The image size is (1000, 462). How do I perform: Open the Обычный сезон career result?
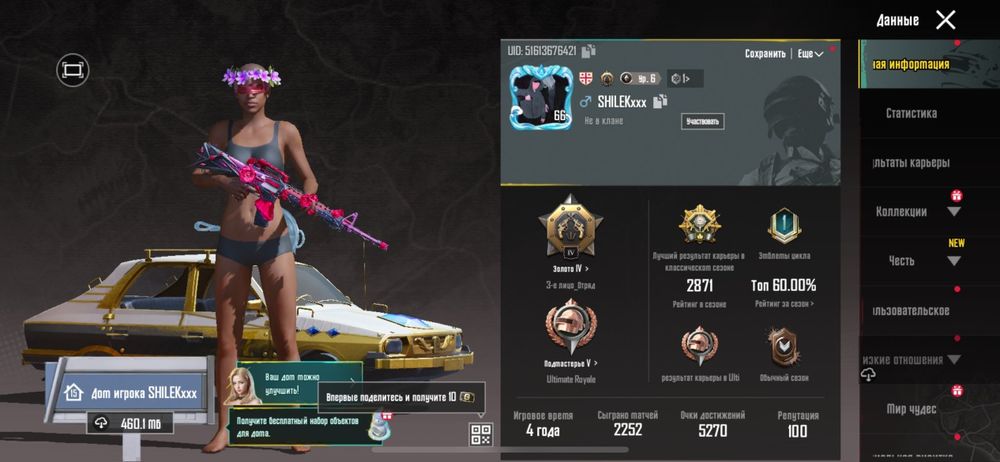point(783,350)
